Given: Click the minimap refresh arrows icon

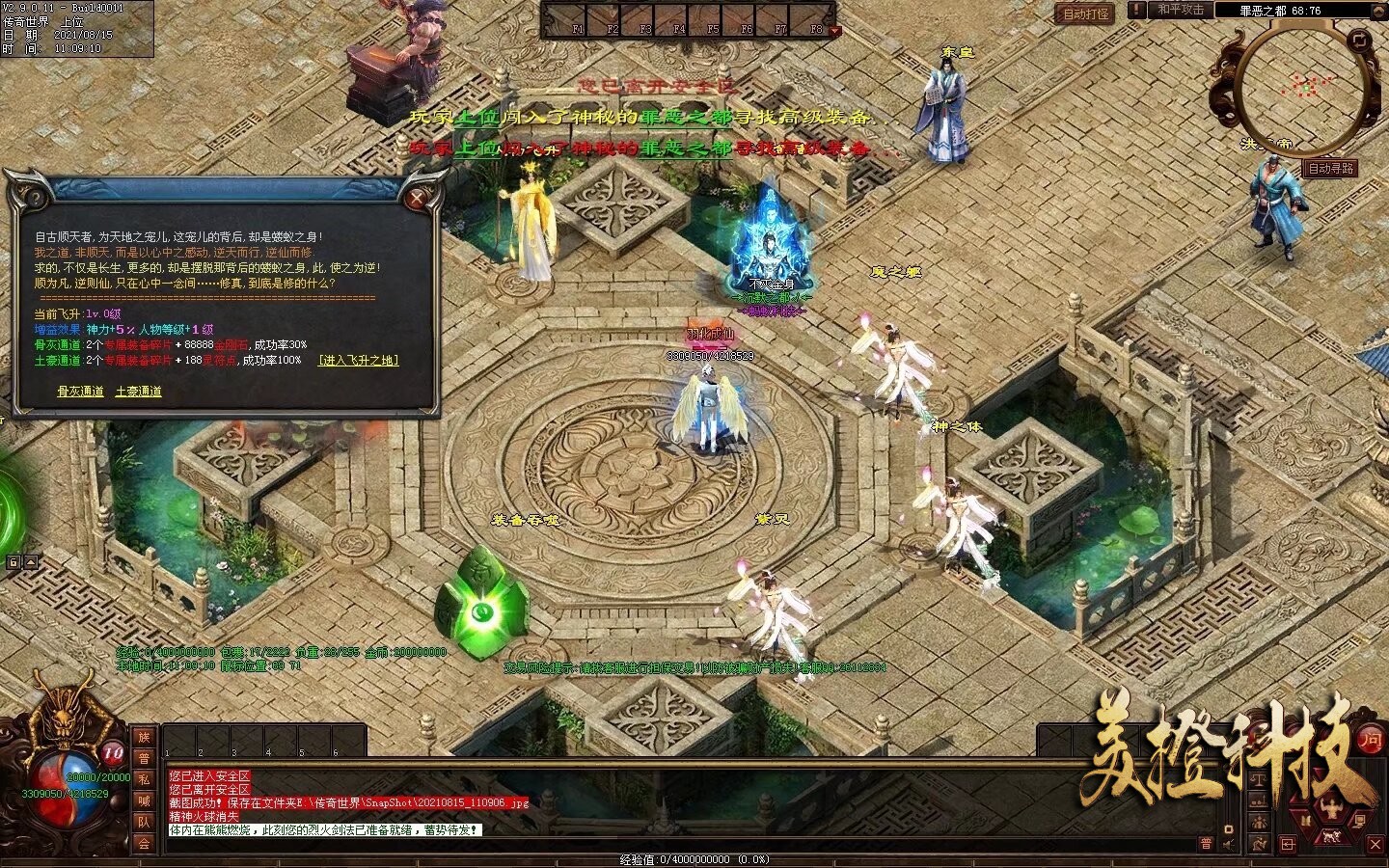Looking at the screenshot, I should pos(1359,40).
